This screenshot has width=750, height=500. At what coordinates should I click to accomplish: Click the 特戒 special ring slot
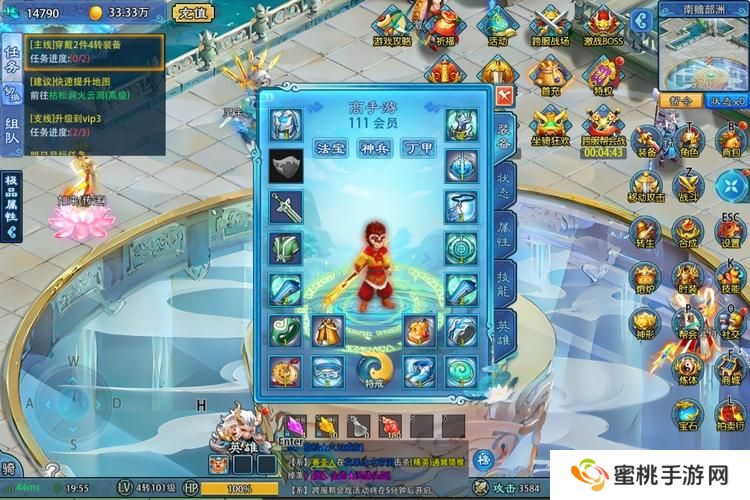[374, 371]
